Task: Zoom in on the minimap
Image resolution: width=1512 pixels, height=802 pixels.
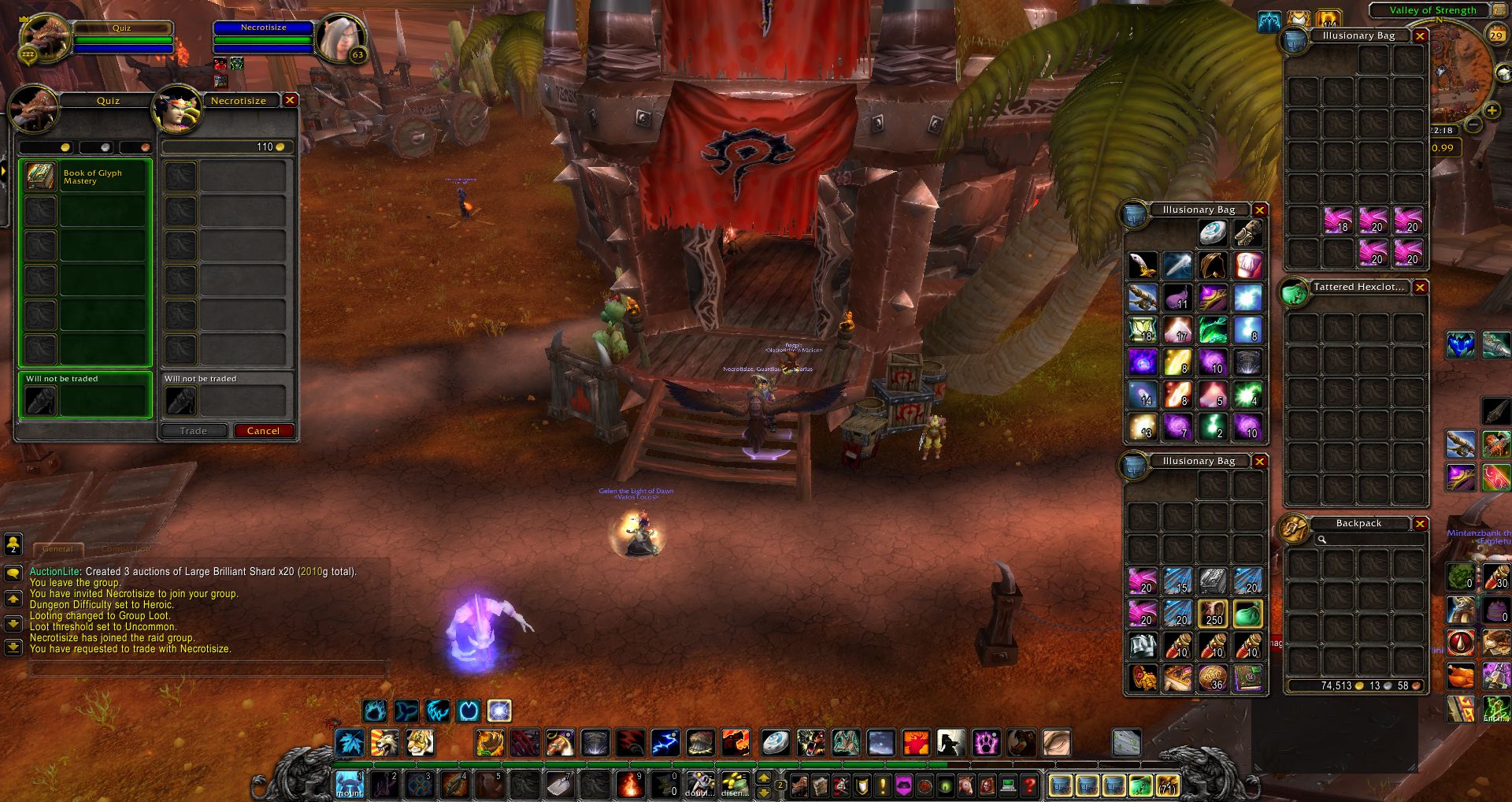Action: click(1492, 111)
